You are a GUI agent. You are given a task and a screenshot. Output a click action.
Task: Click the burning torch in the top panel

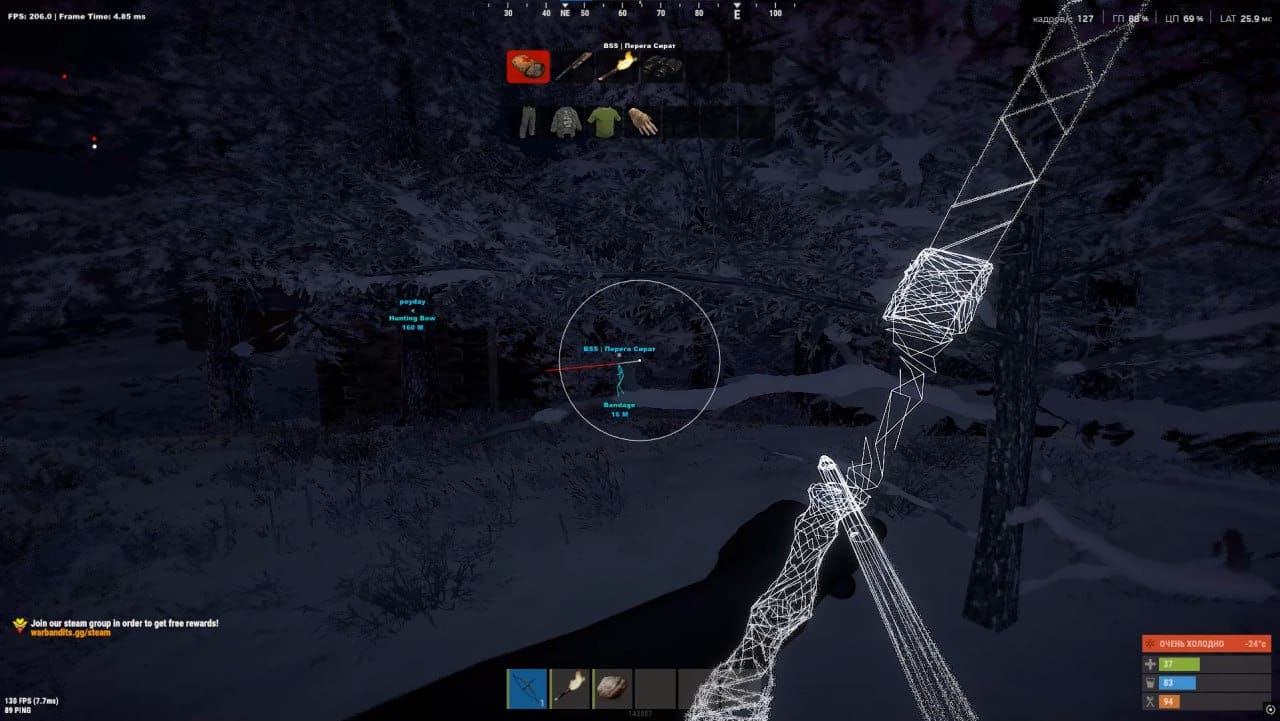click(x=612, y=67)
